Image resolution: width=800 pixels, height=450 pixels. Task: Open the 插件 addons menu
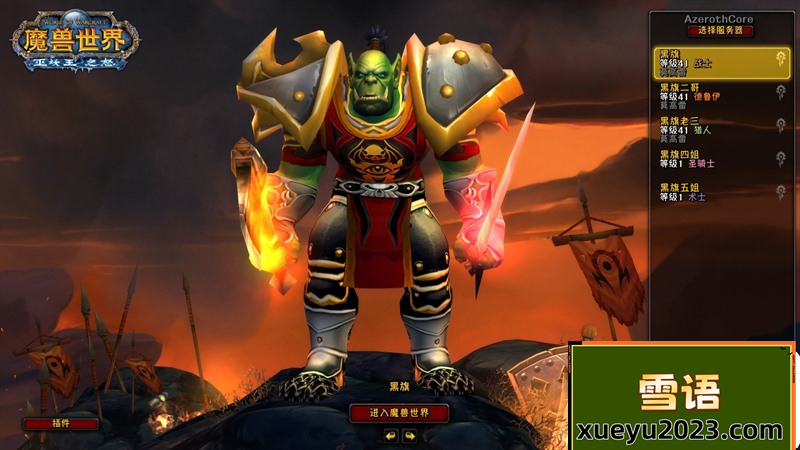coord(61,423)
